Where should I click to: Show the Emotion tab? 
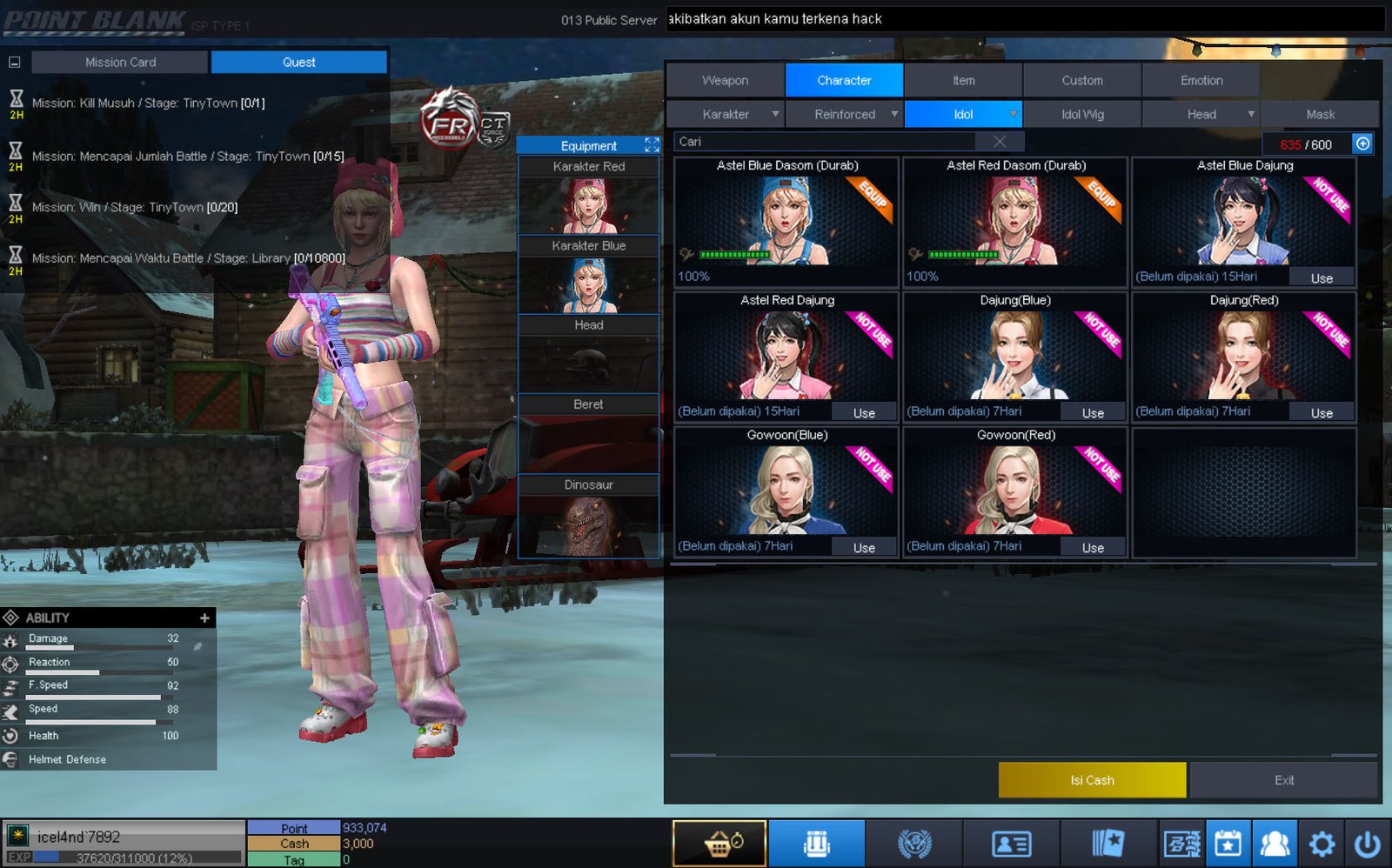(1201, 80)
